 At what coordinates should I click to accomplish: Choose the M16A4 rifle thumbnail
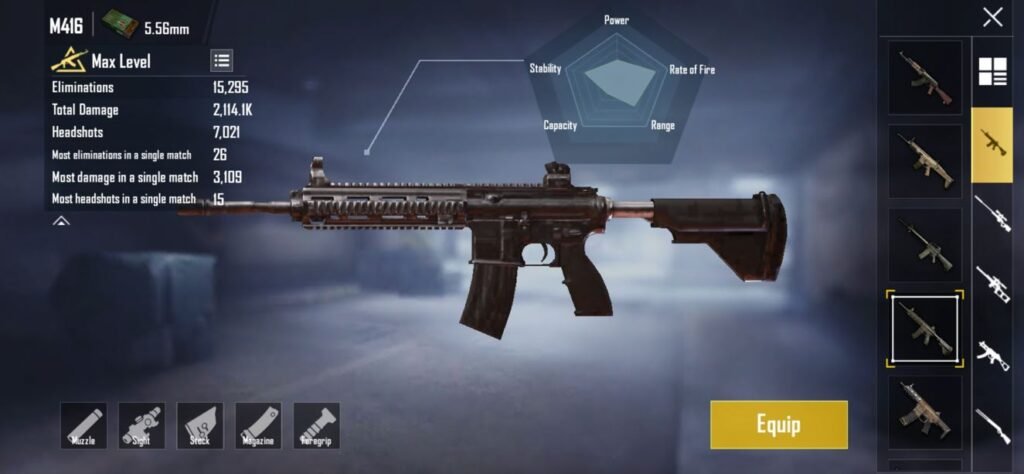point(924,244)
